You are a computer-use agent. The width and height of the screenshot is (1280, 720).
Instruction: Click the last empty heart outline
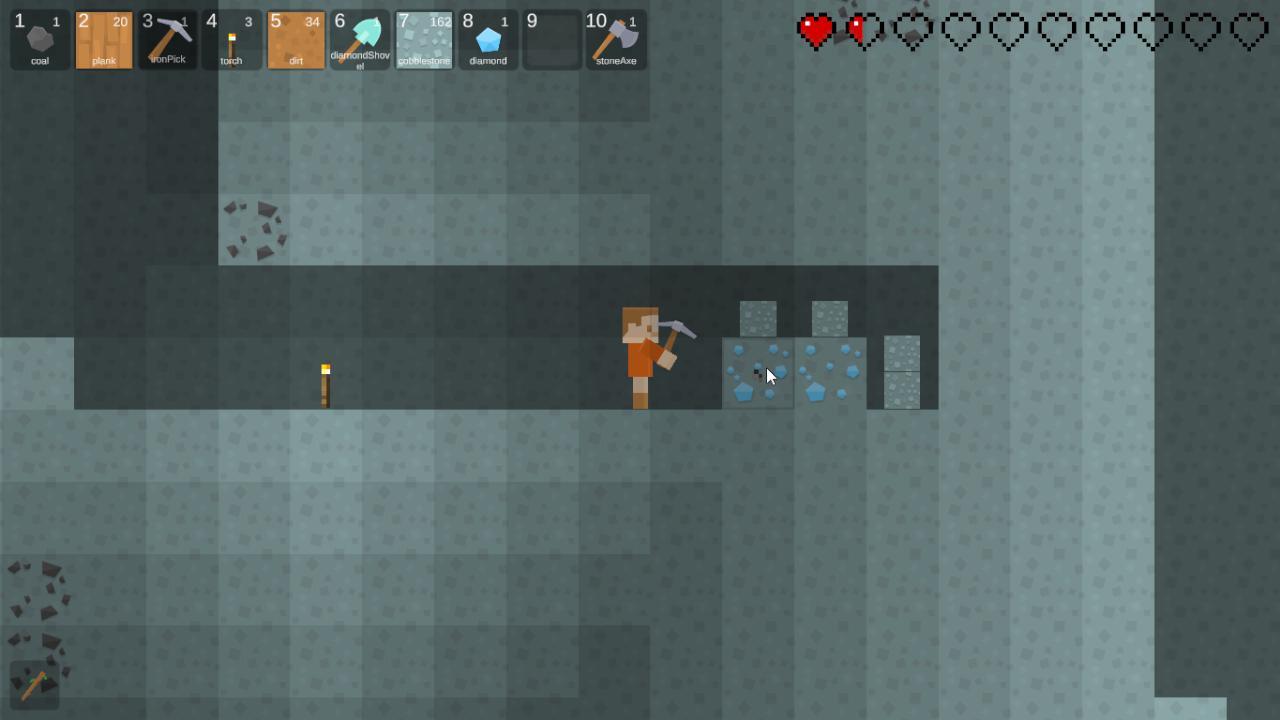[x=1248, y=30]
